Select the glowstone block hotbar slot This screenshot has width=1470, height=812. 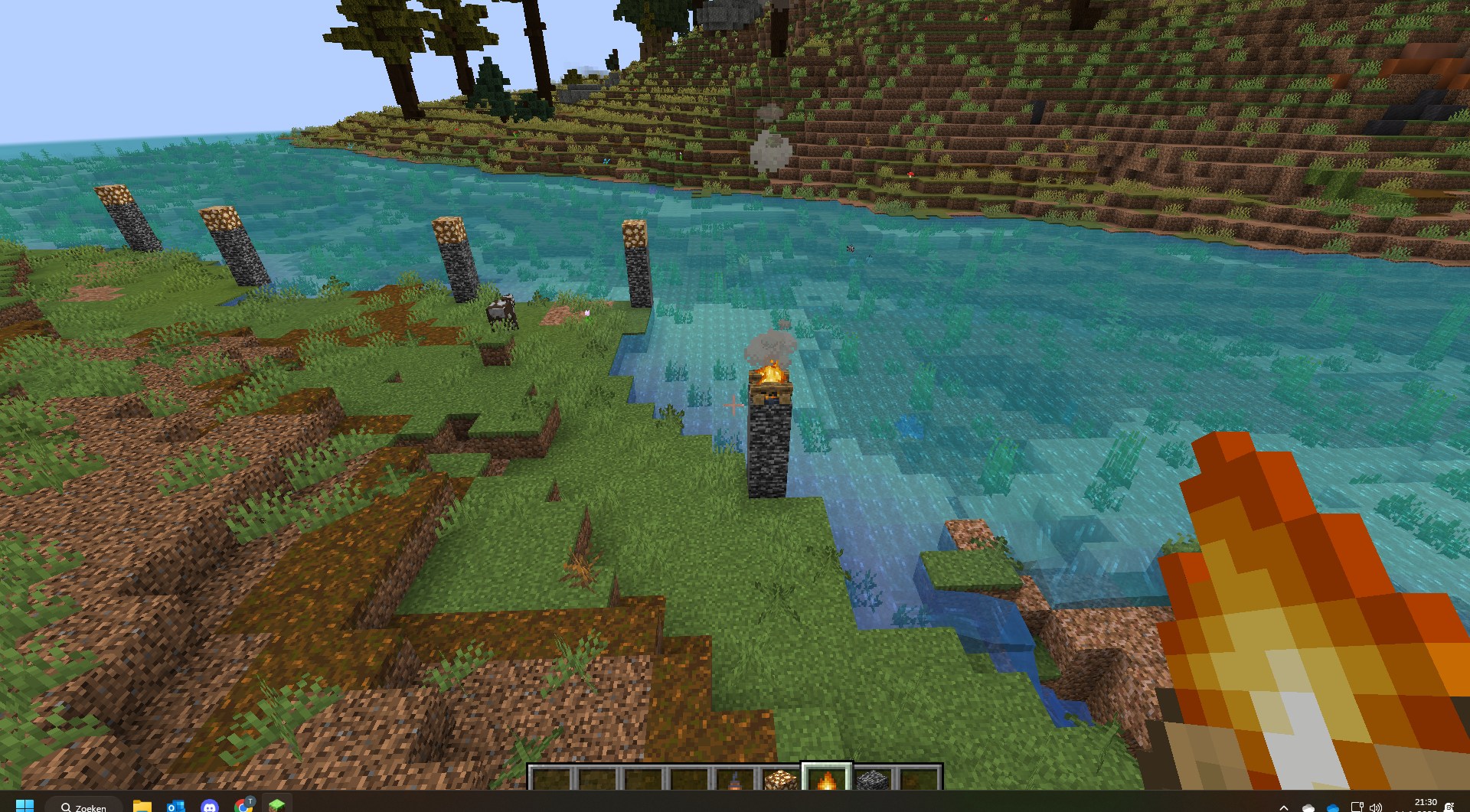(x=780, y=780)
